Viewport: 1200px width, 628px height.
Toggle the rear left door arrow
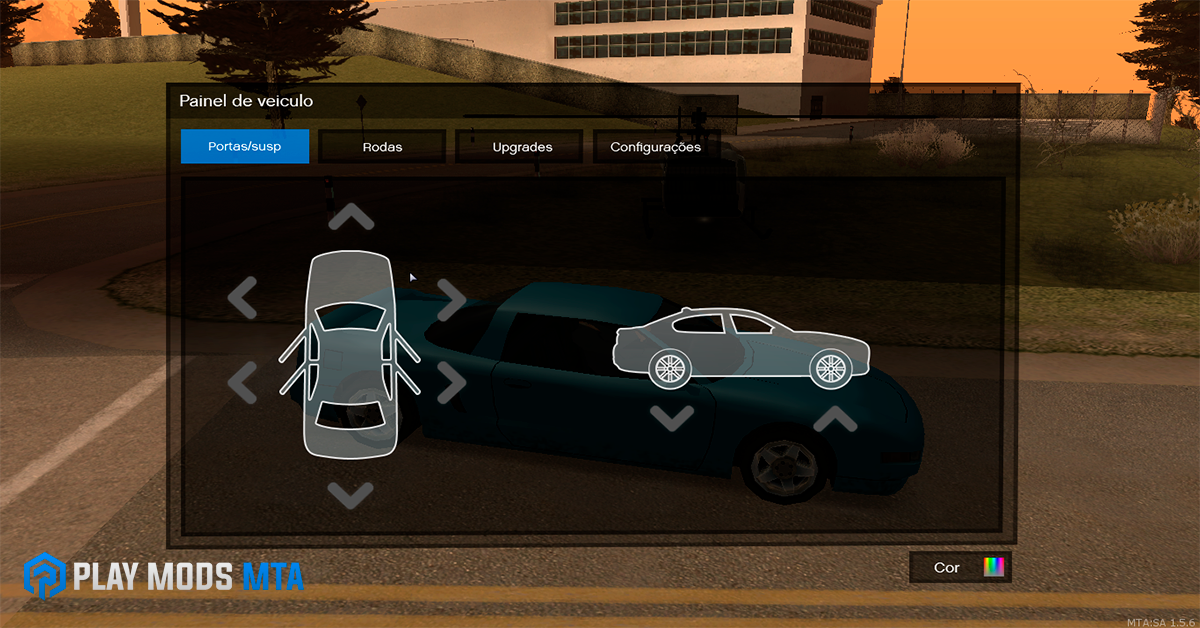pyautogui.click(x=243, y=381)
